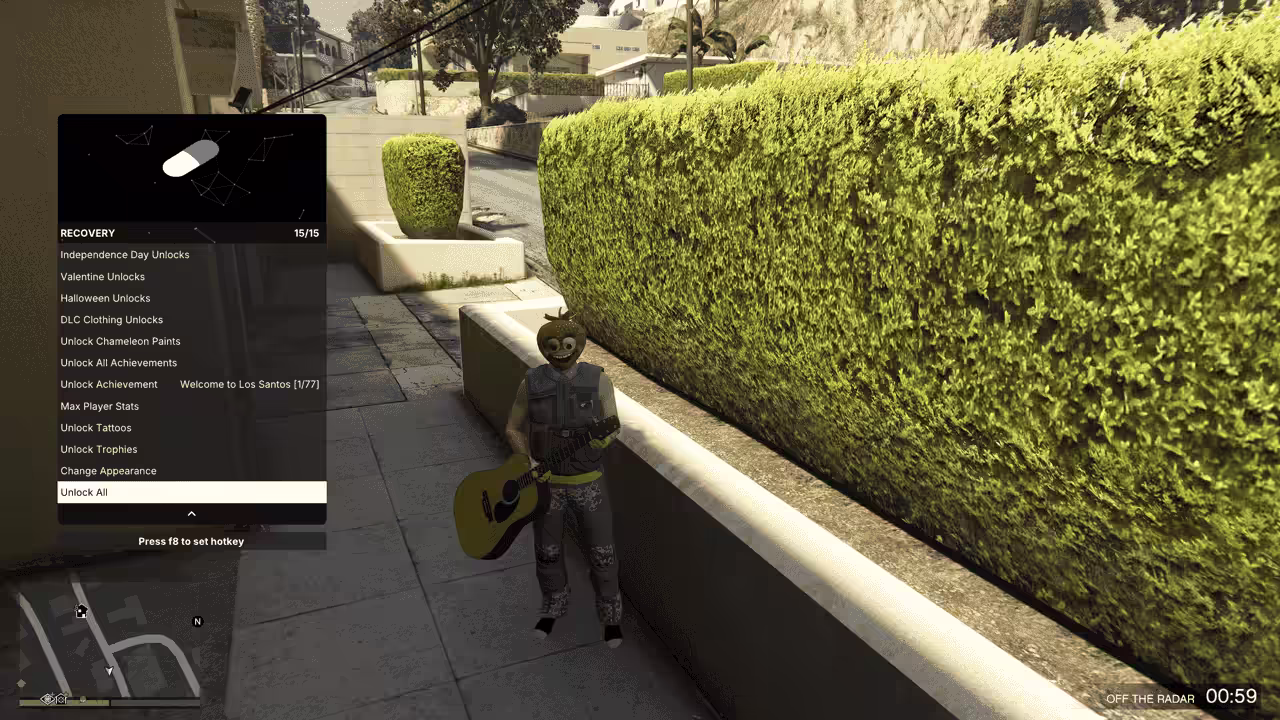Select Unlock Chameleon Paints
The image size is (1280, 720).
click(x=120, y=341)
